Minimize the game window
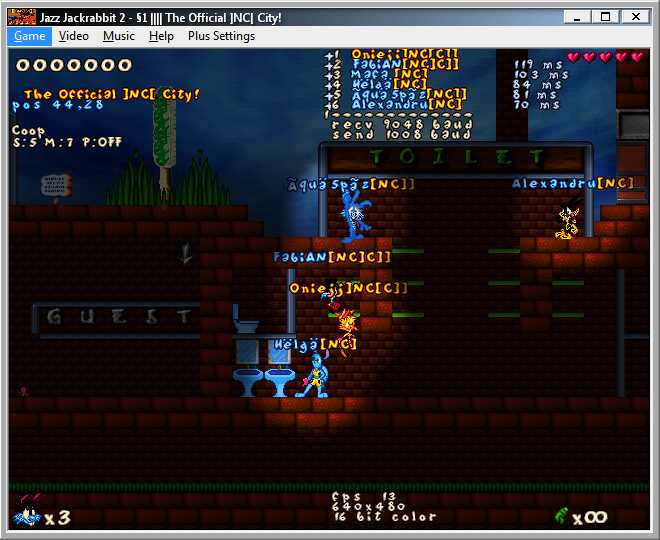 pos(575,16)
